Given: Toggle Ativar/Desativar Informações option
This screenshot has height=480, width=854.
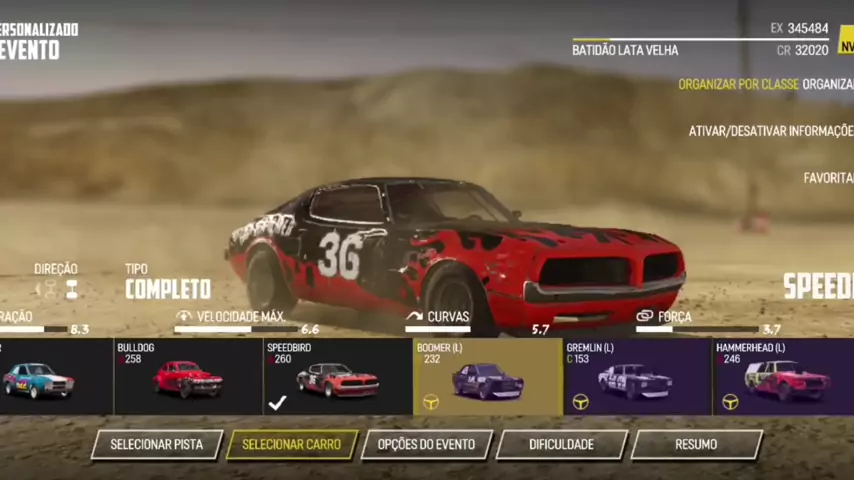Looking at the screenshot, I should click(x=770, y=131).
